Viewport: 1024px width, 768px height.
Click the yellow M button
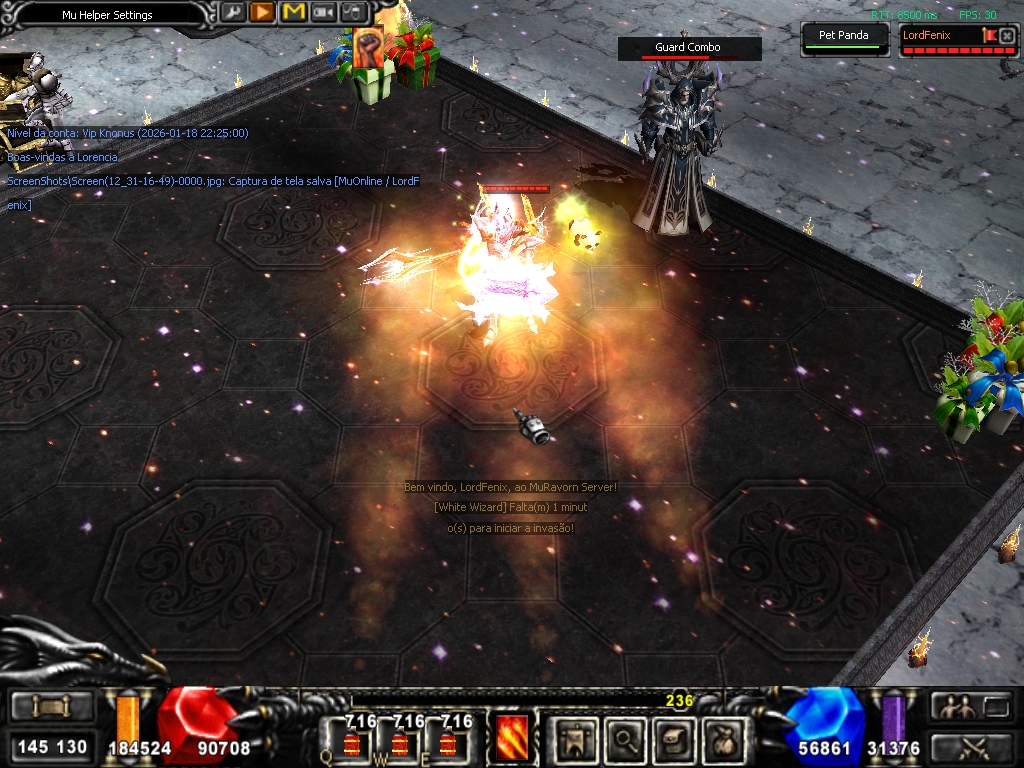(x=293, y=12)
